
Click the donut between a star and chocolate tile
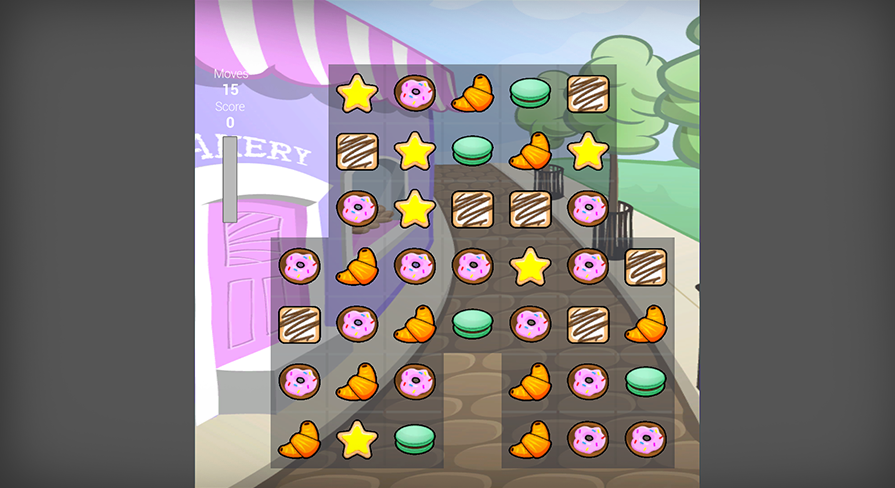(x=588, y=266)
